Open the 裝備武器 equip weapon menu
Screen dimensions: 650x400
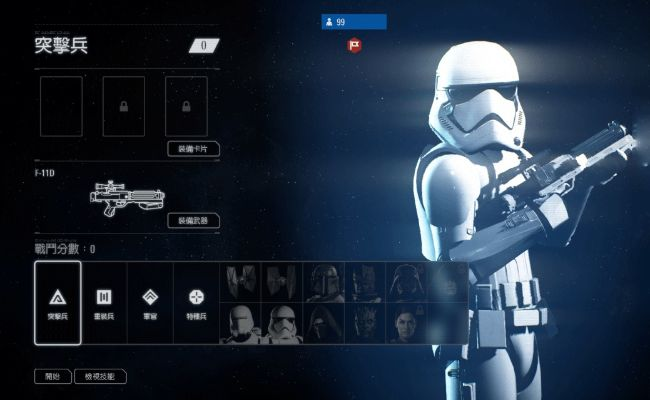tap(193, 220)
